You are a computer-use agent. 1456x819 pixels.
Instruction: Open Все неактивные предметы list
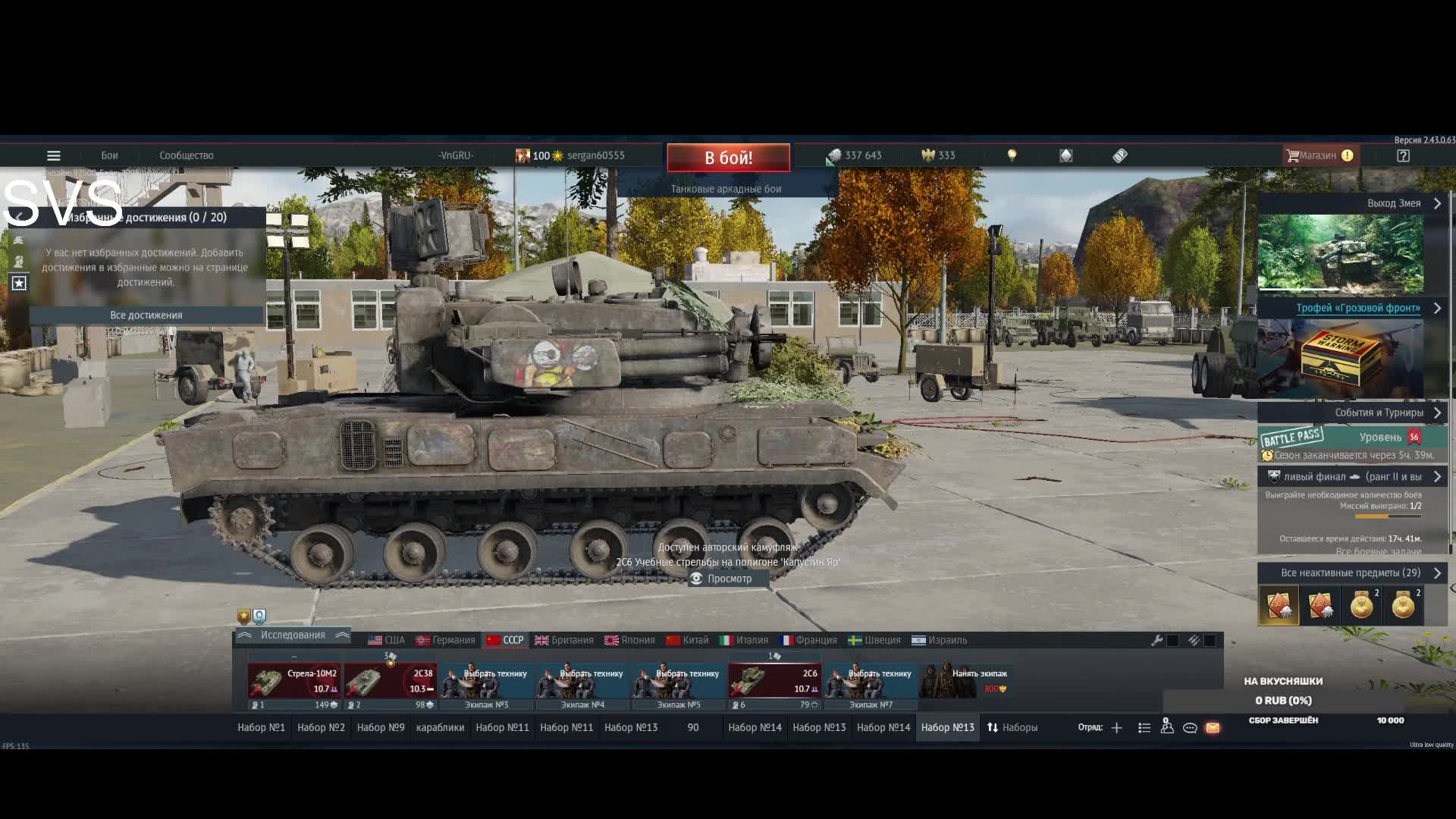tap(1351, 573)
